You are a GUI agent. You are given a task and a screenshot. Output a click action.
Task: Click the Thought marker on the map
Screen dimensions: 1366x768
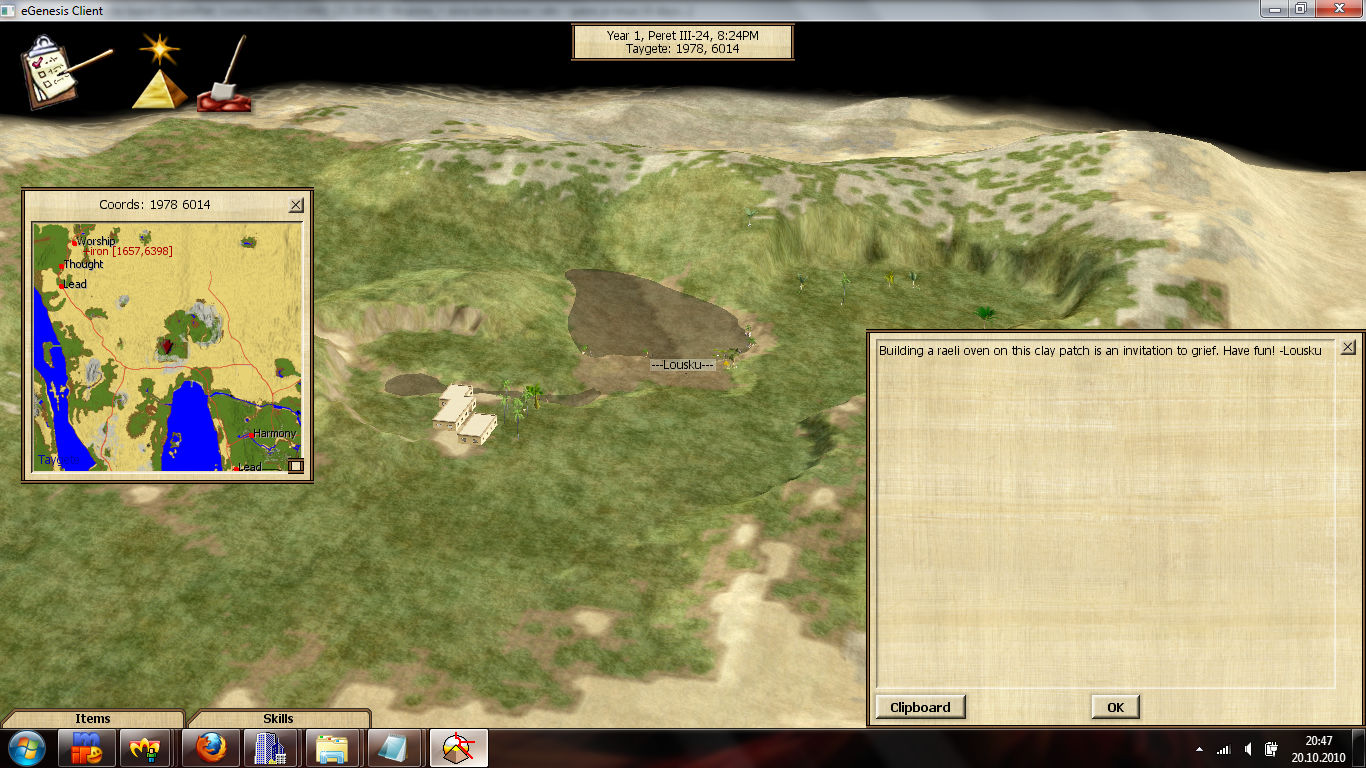pyautogui.click(x=63, y=265)
